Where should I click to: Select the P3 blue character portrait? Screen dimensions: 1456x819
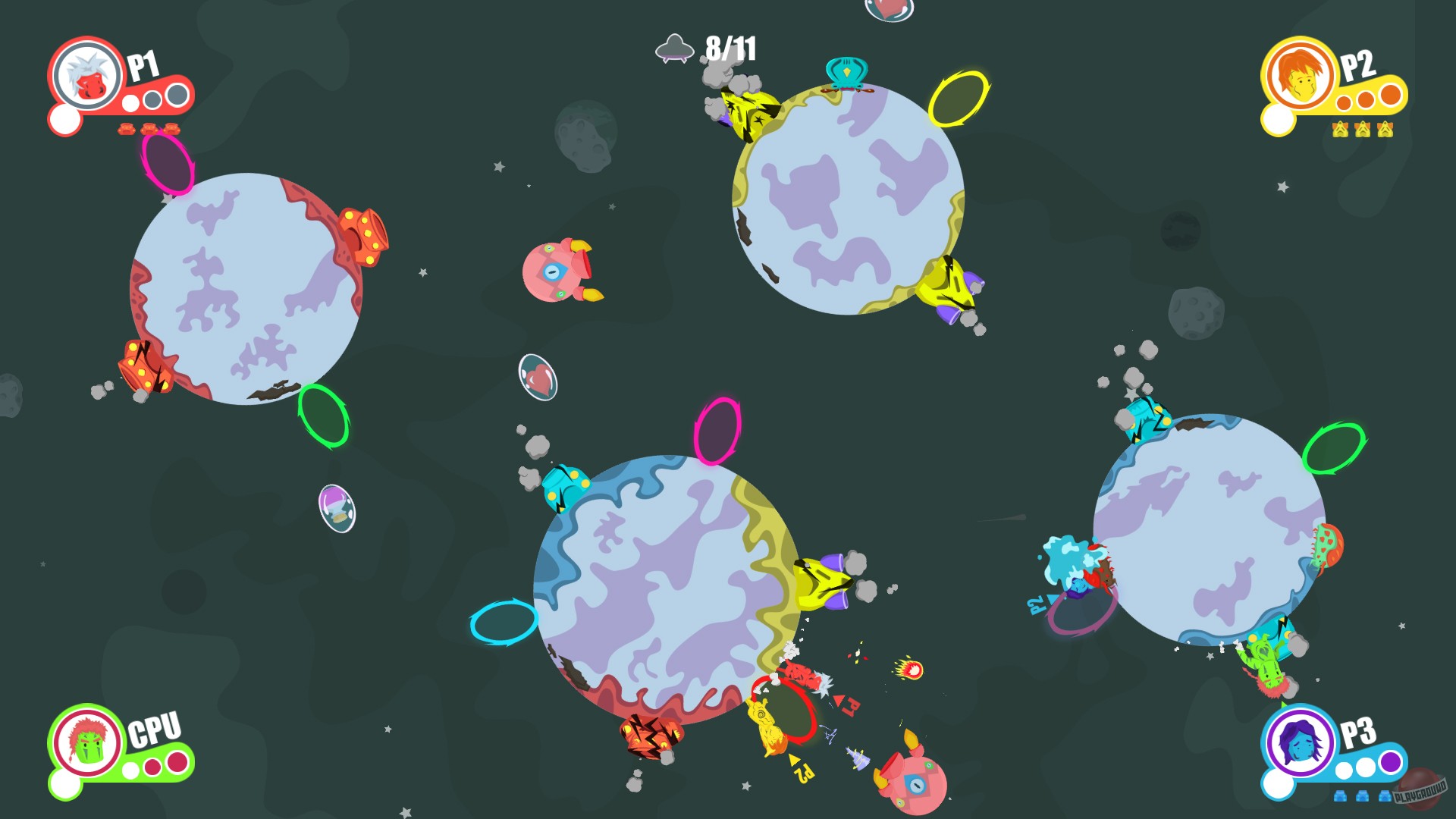click(x=1299, y=742)
